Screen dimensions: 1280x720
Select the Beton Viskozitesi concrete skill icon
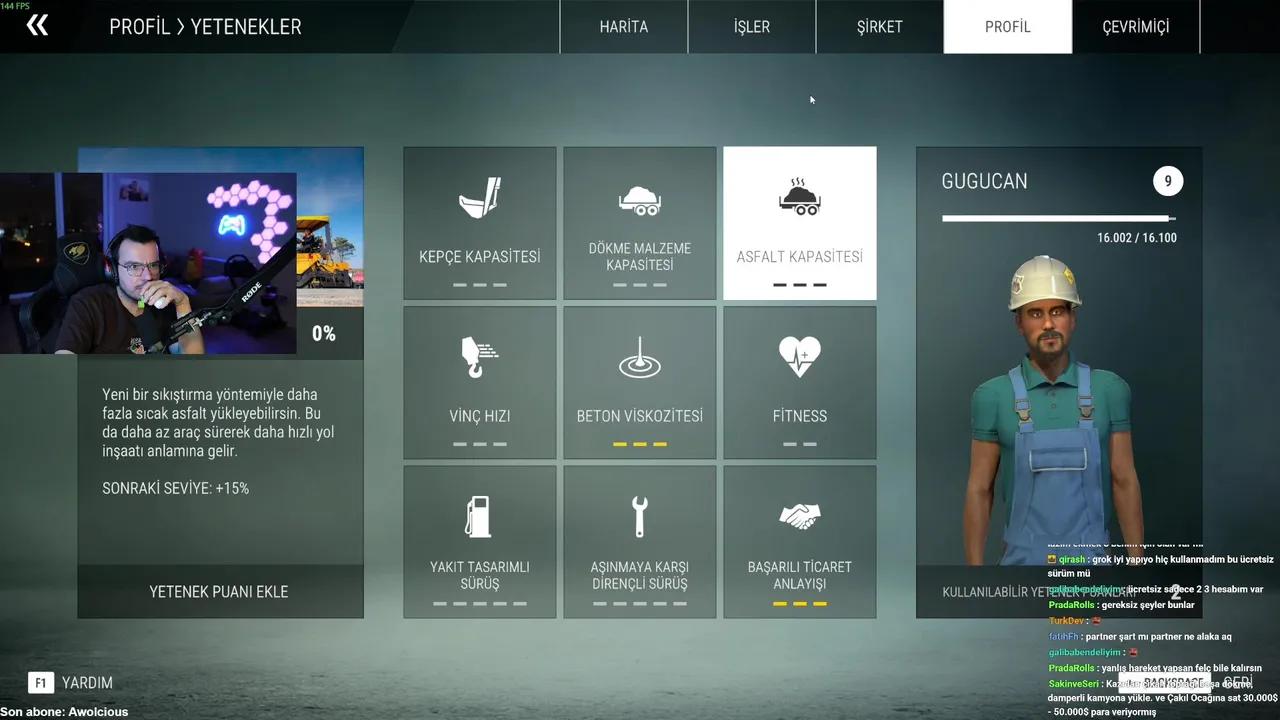pos(640,356)
